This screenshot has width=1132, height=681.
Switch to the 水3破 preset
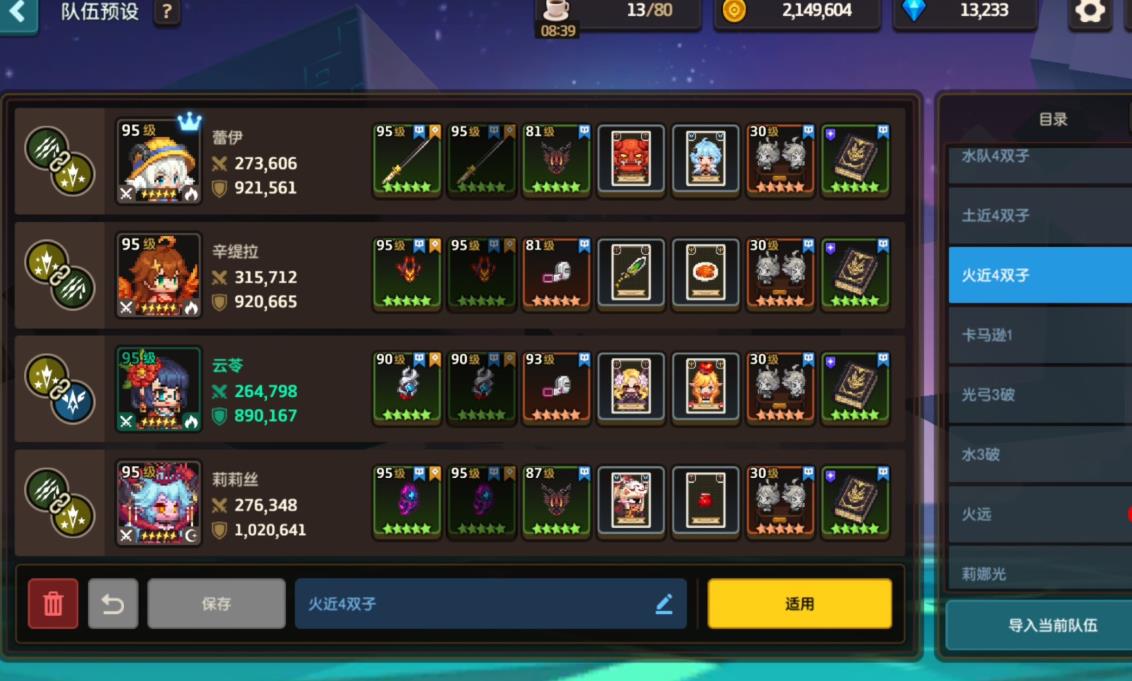coord(1040,454)
